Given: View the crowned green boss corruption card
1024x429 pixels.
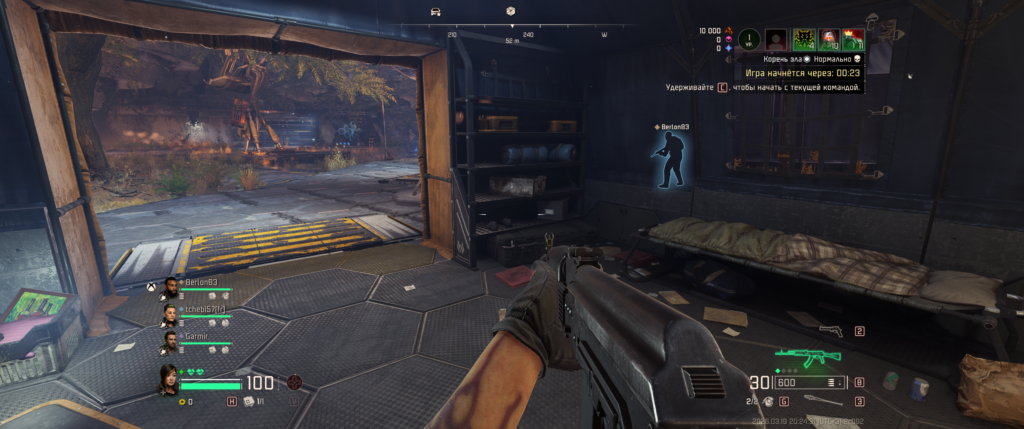Looking at the screenshot, I should click(853, 40).
